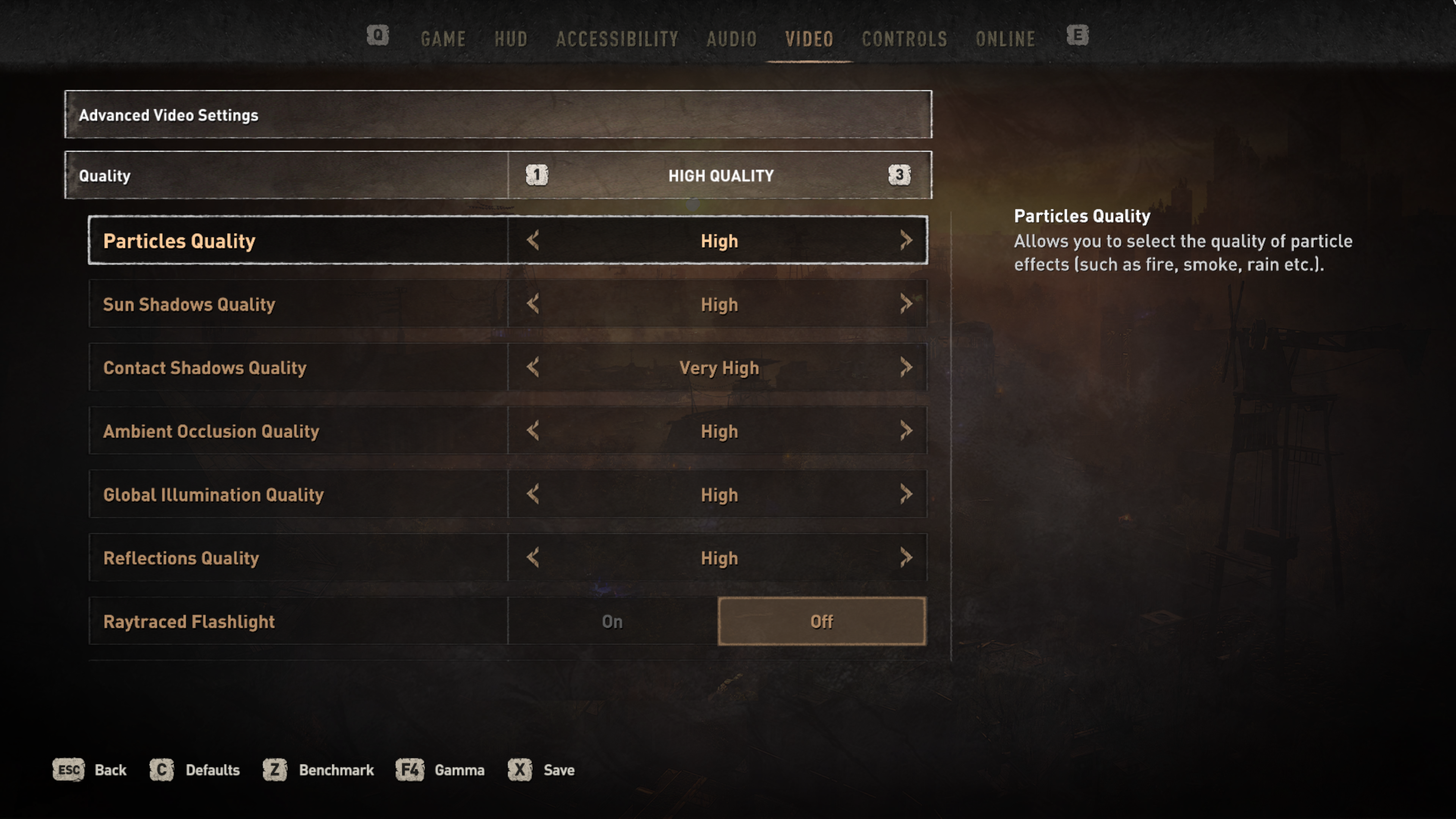The image size is (1456, 819).
Task: Decrease Ambient Occlusion Quality with left arrow
Action: coord(533,431)
